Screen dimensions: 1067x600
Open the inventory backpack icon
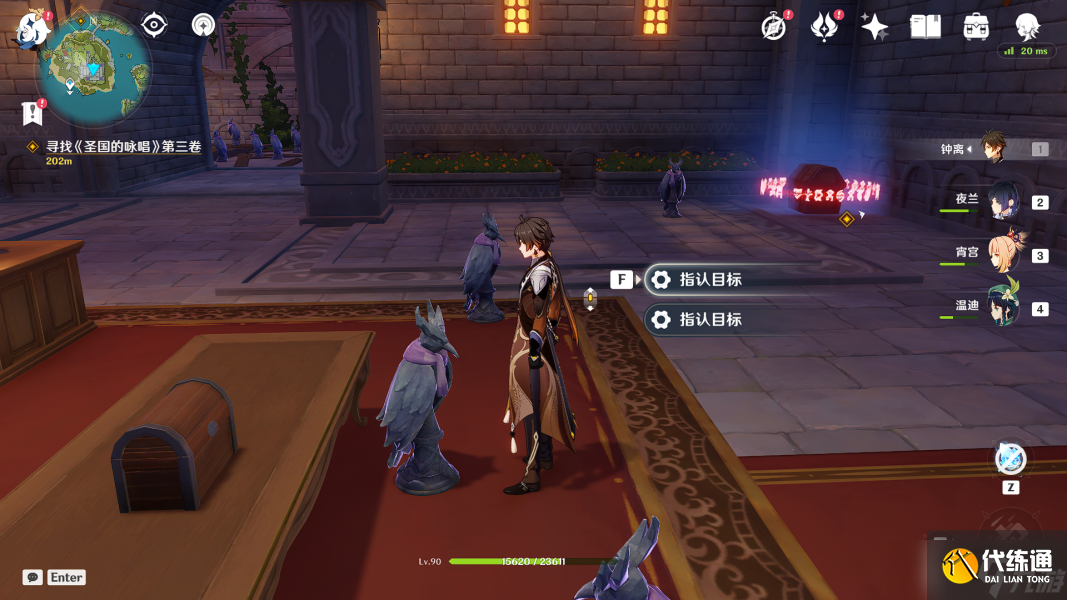pyautogui.click(x=976, y=27)
